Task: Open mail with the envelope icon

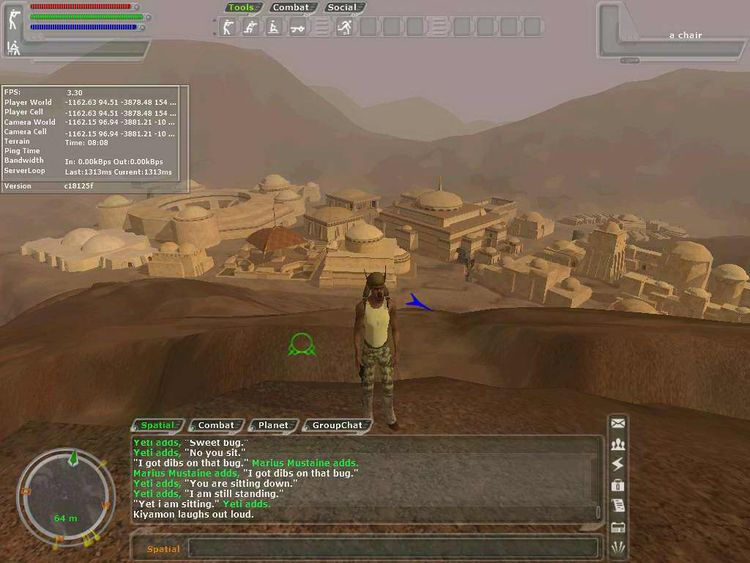Action: (x=618, y=424)
